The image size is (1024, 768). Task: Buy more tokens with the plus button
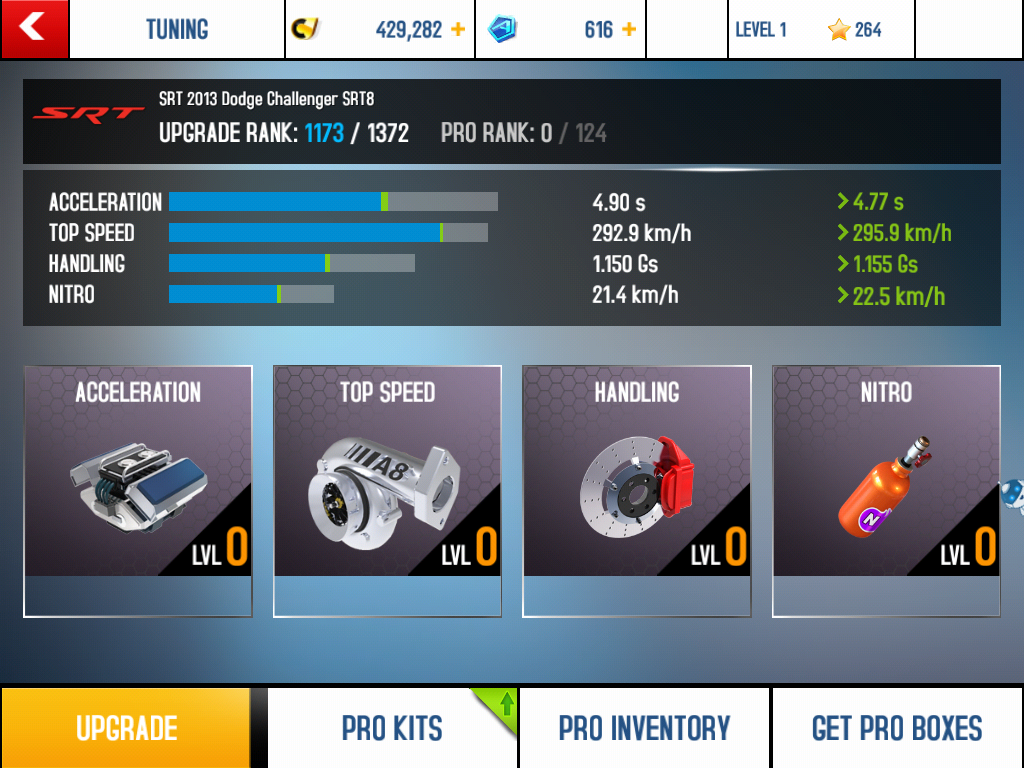629,30
